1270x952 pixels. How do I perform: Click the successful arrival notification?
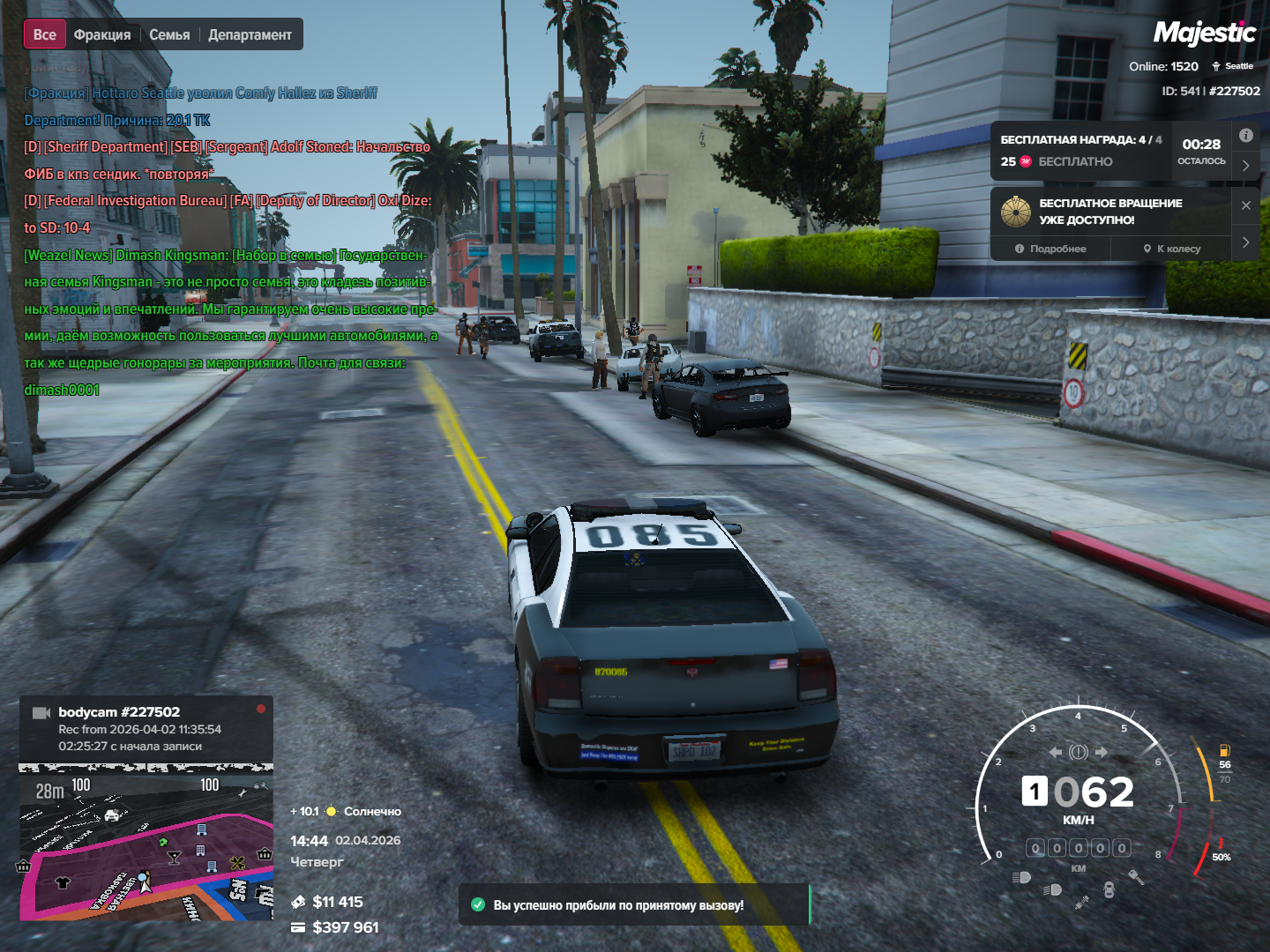coord(633,904)
